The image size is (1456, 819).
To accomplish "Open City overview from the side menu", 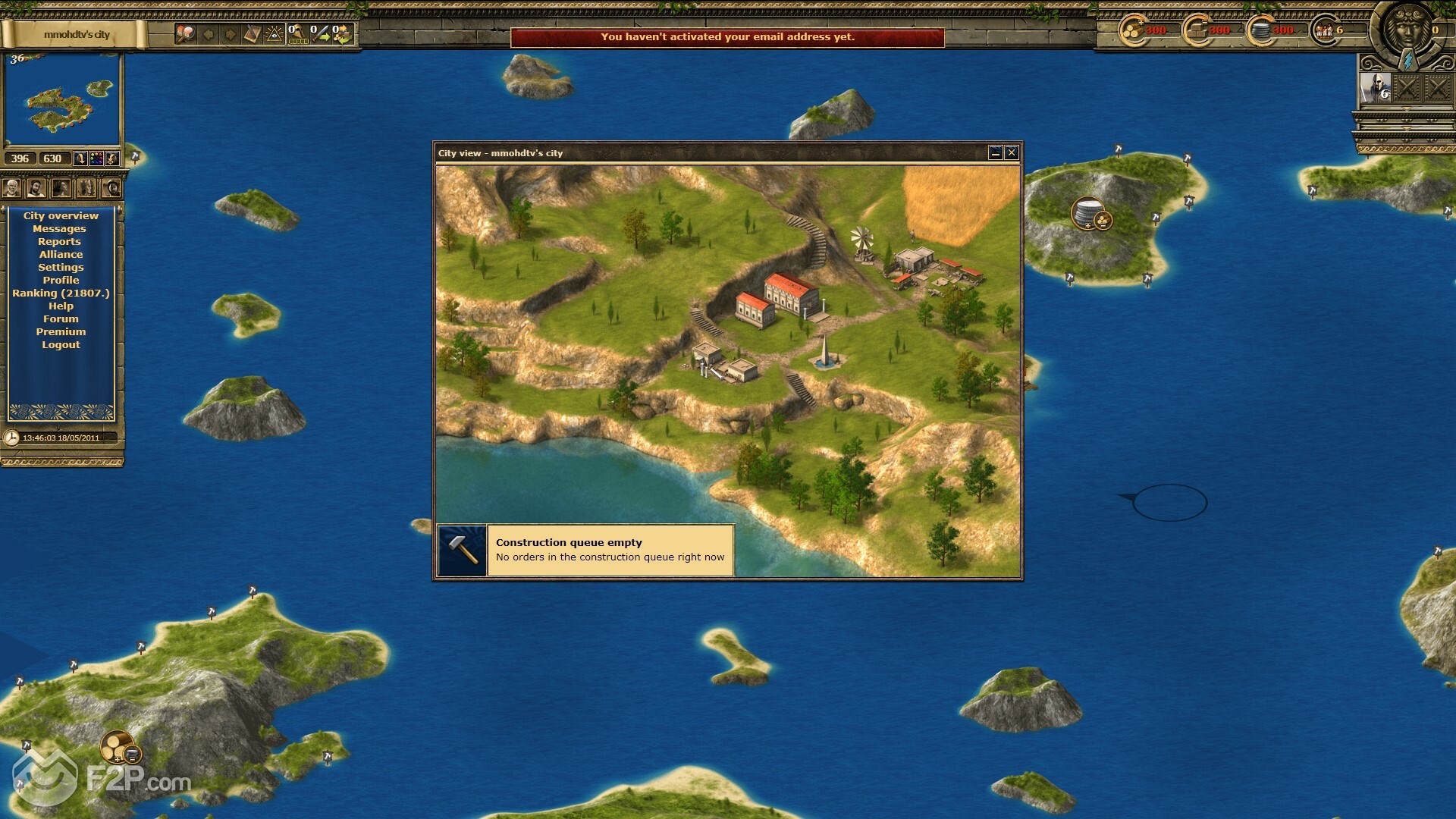I will tap(61, 216).
